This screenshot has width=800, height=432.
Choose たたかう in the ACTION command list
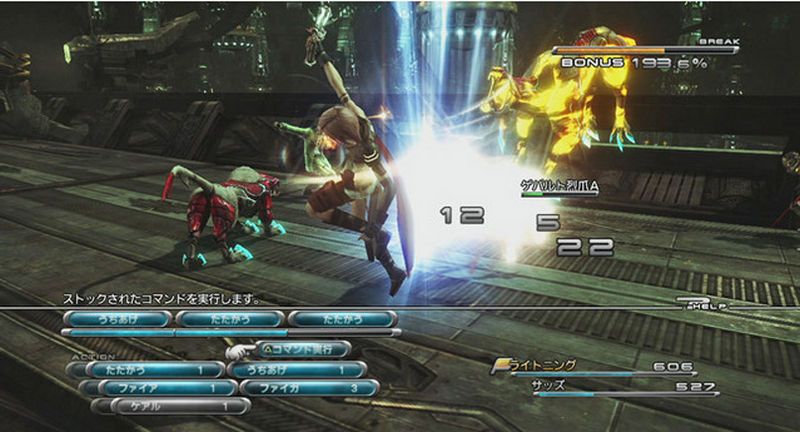pyautogui.click(x=145, y=369)
